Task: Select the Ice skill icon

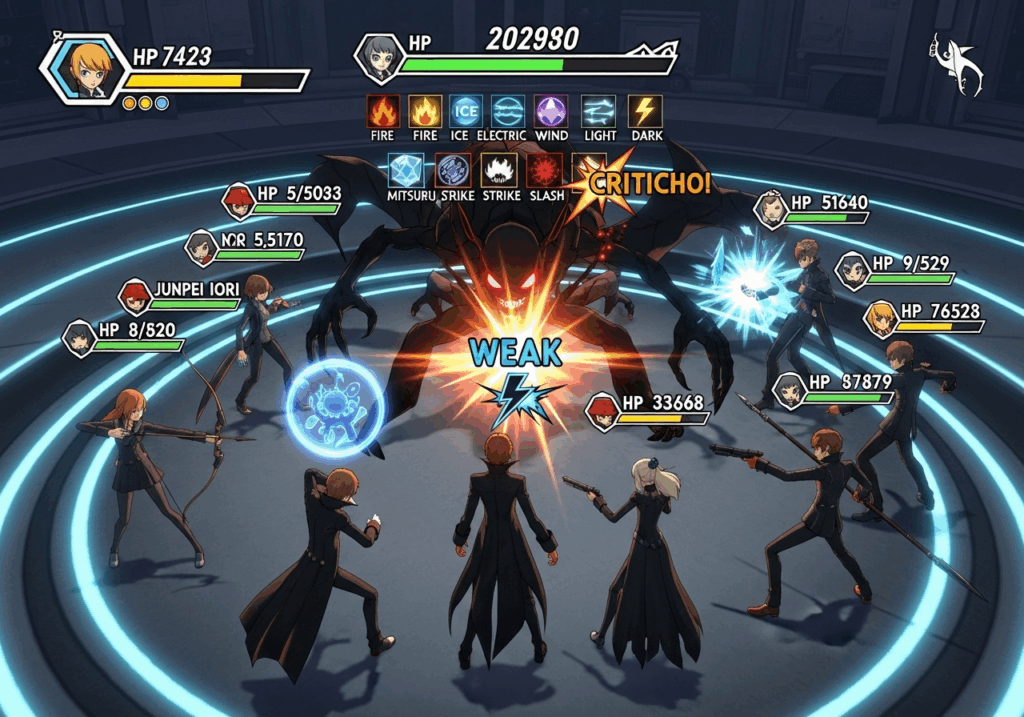Action: (464, 110)
